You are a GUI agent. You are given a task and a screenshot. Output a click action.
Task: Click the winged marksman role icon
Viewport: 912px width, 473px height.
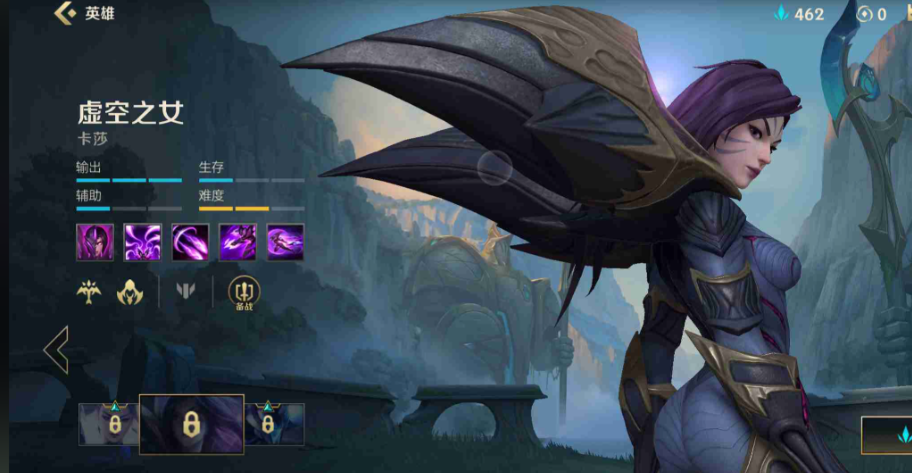point(91,291)
